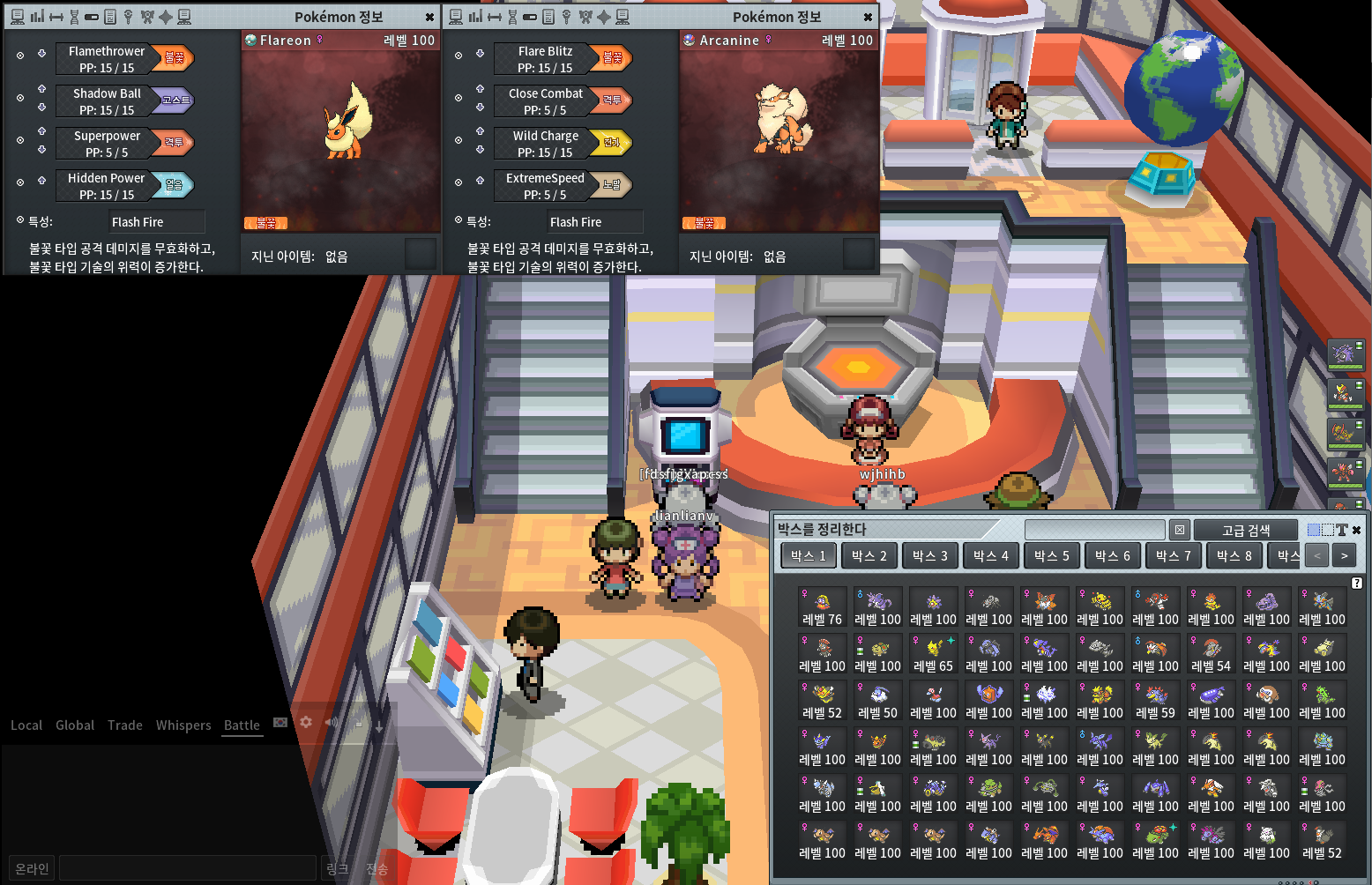Switch to the Global chat tab

pos(75,725)
